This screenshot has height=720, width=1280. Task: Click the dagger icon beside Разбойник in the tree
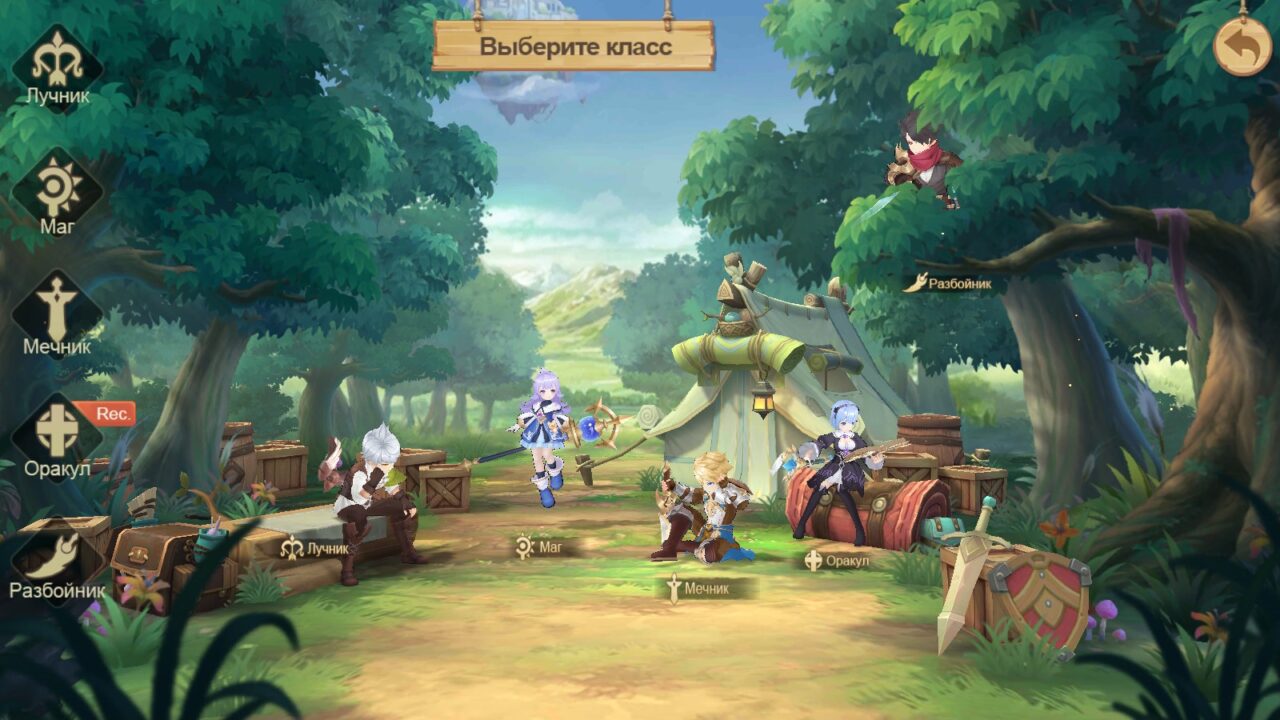914,283
